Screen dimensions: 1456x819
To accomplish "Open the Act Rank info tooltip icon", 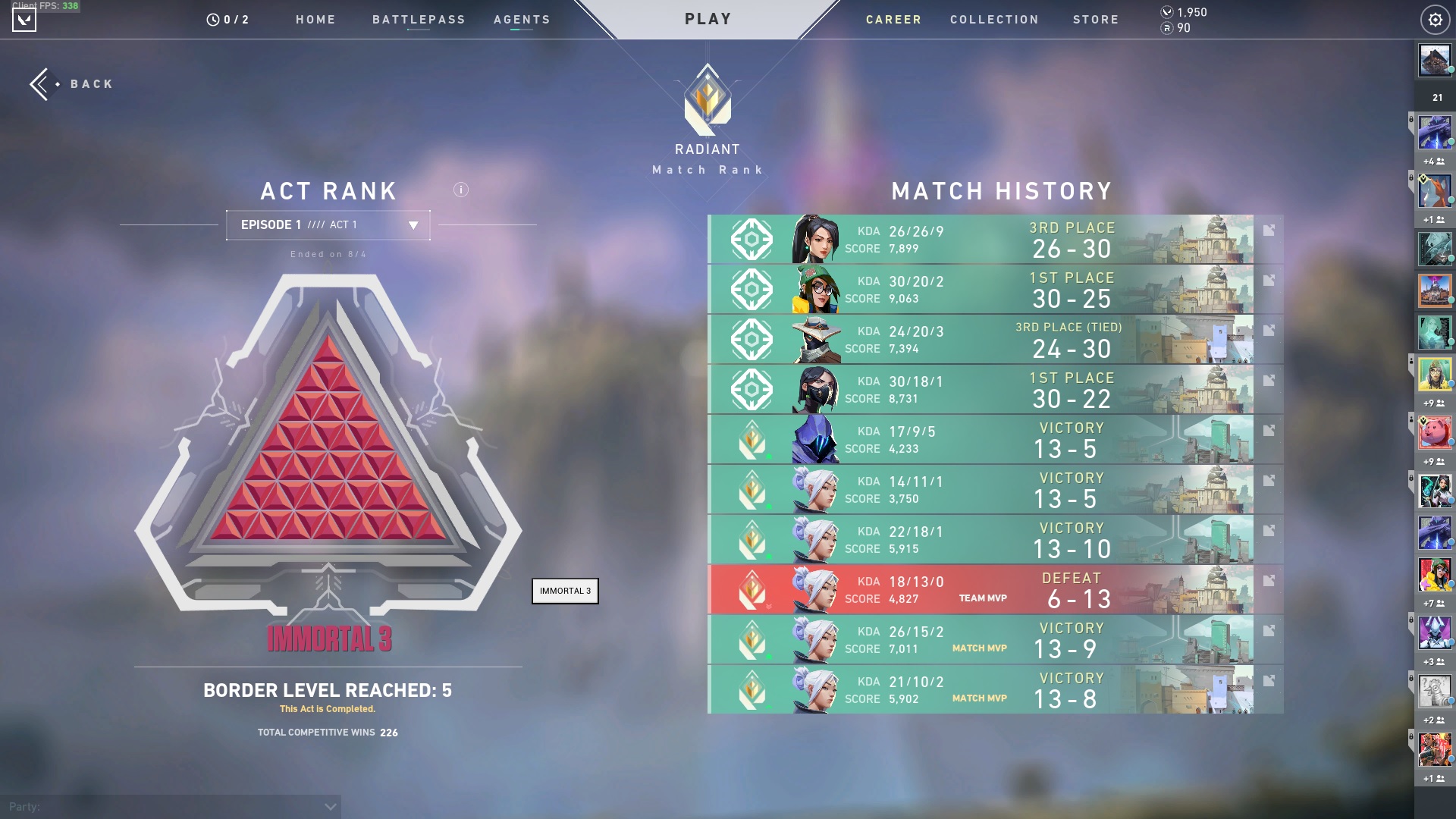I will coord(460,191).
